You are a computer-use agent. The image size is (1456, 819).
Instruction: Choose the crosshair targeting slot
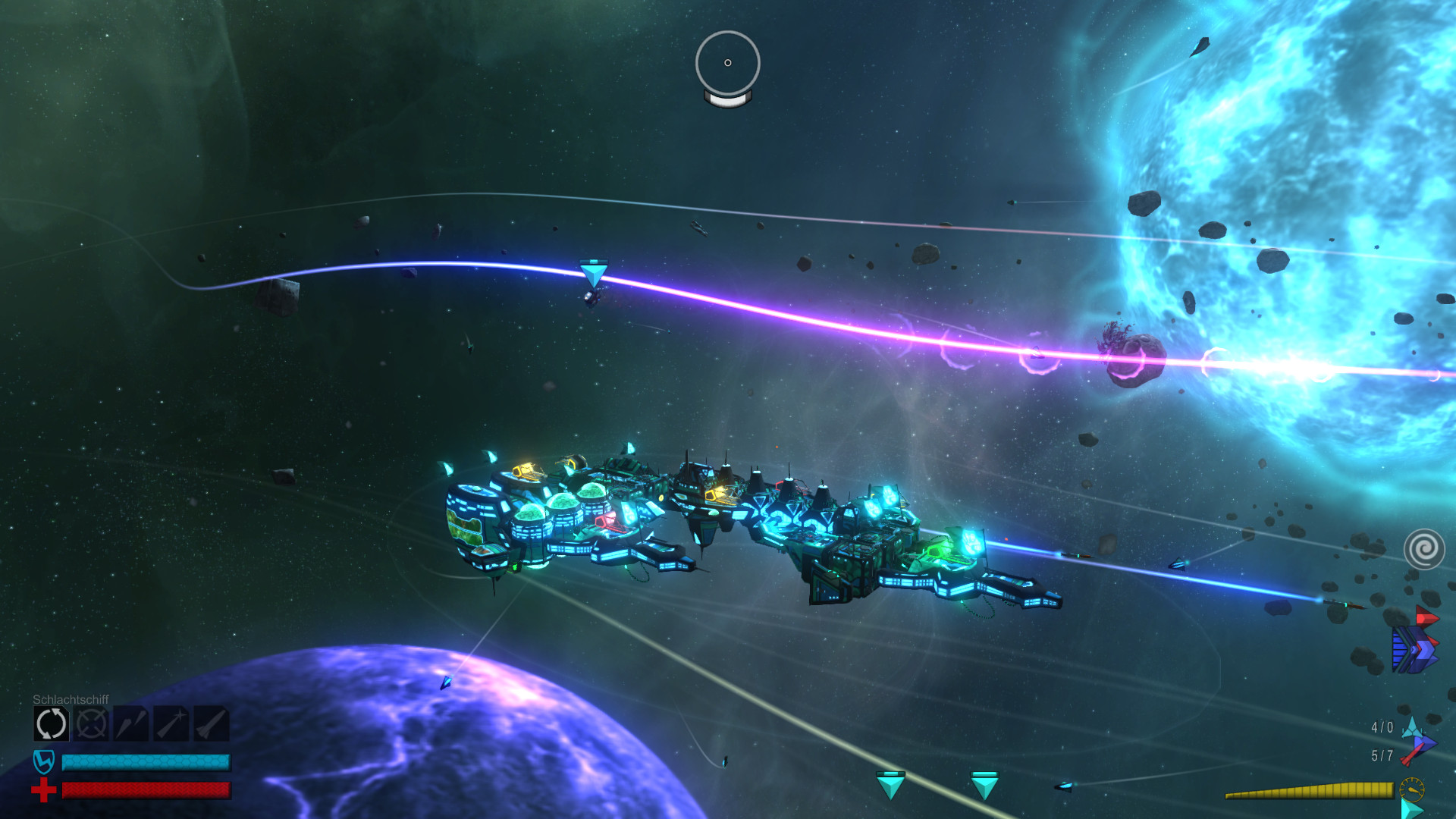[92, 723]
